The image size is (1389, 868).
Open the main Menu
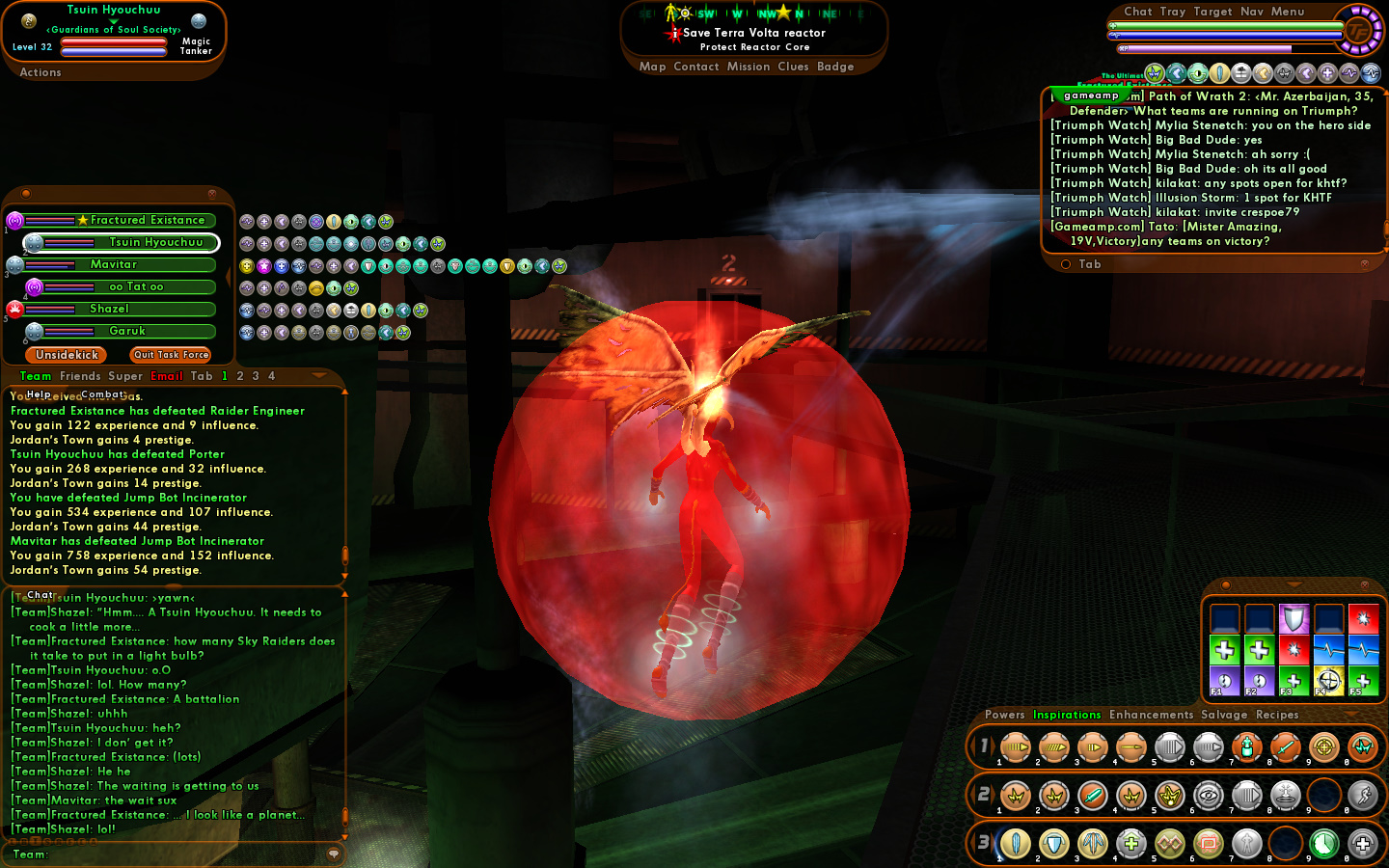click(x=1288, y=12)
